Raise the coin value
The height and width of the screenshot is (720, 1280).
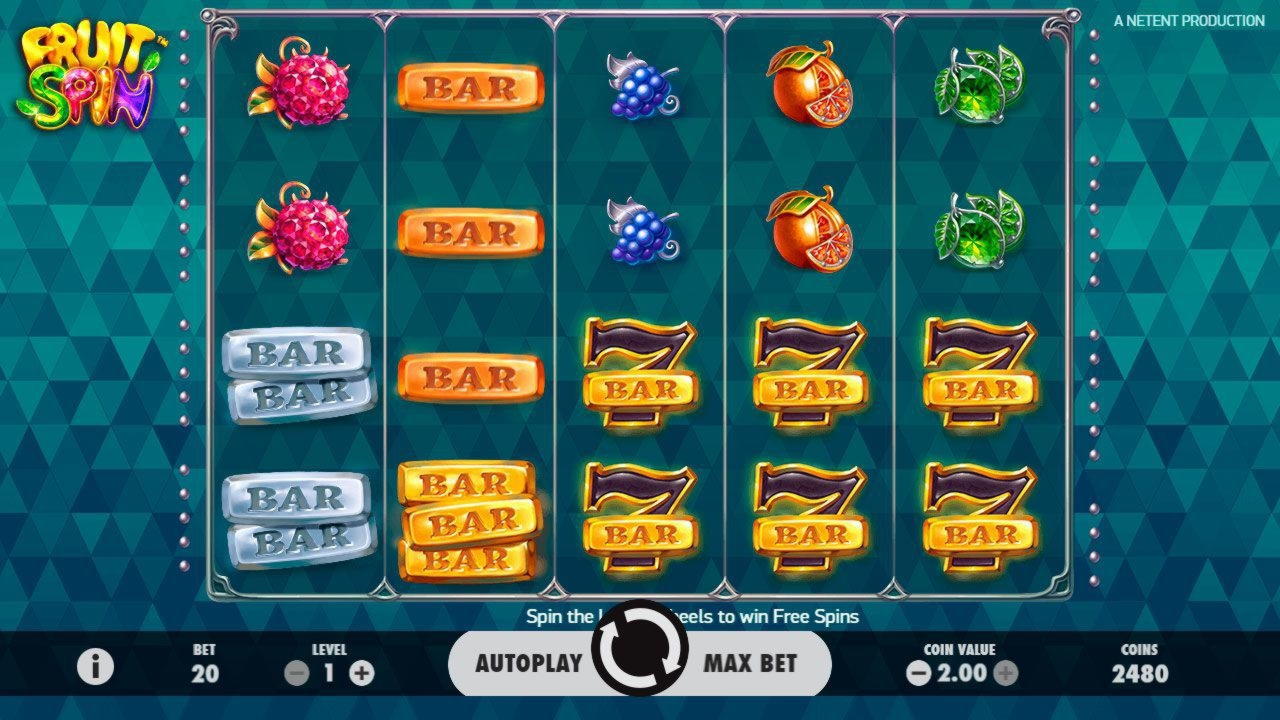pyautogui.click(x=1006, y=673)
